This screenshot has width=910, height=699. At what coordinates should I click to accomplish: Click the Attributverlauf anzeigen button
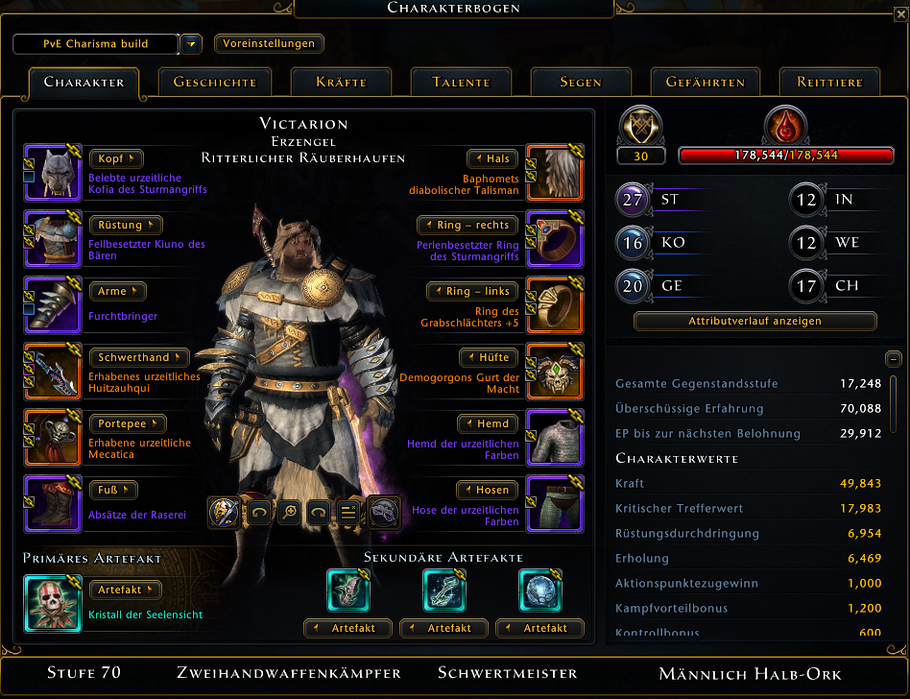(755, 322)
